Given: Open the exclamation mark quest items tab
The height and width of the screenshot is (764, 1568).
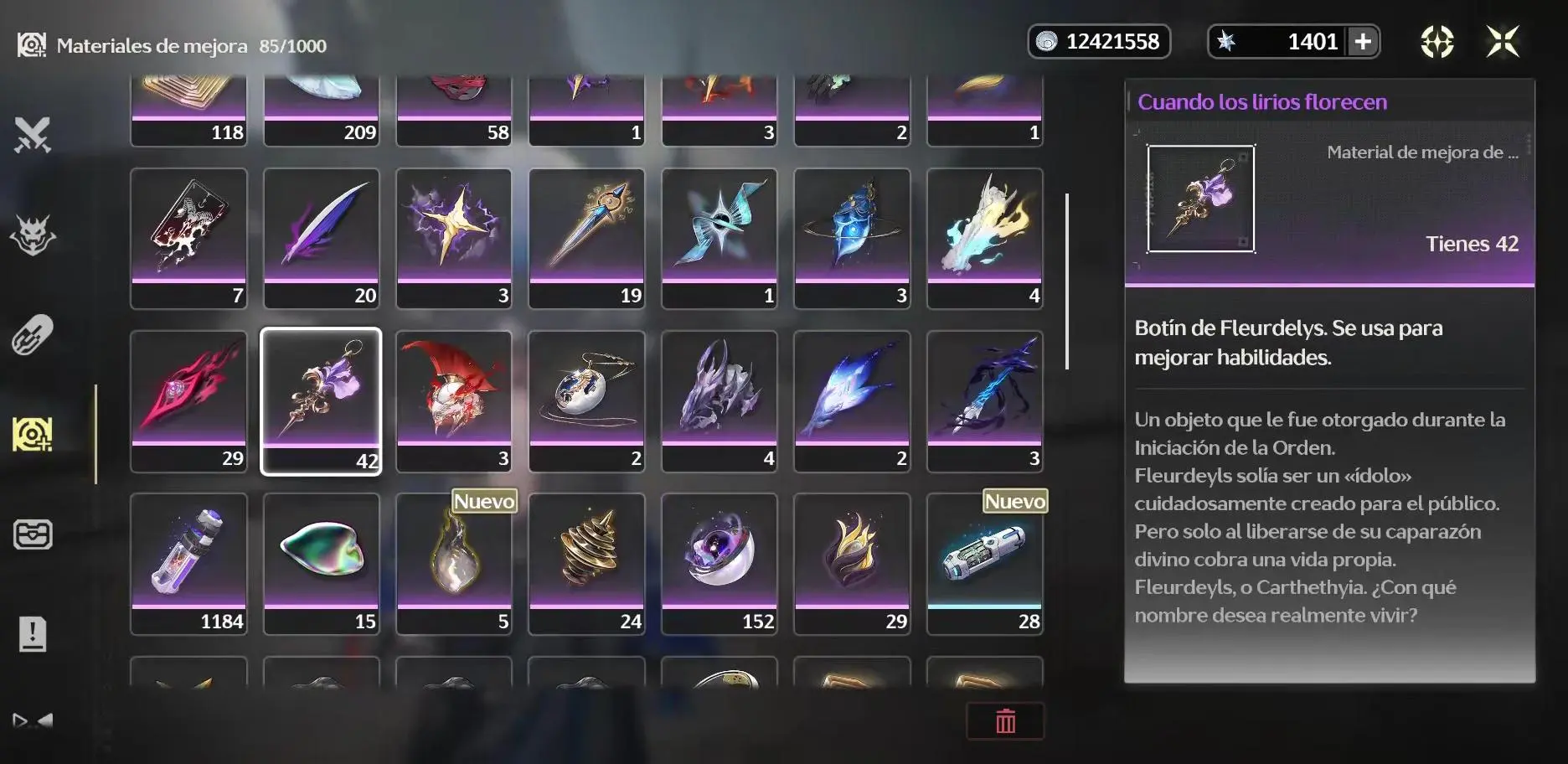Looking at the screenshot, I should (x=33, y=634).
